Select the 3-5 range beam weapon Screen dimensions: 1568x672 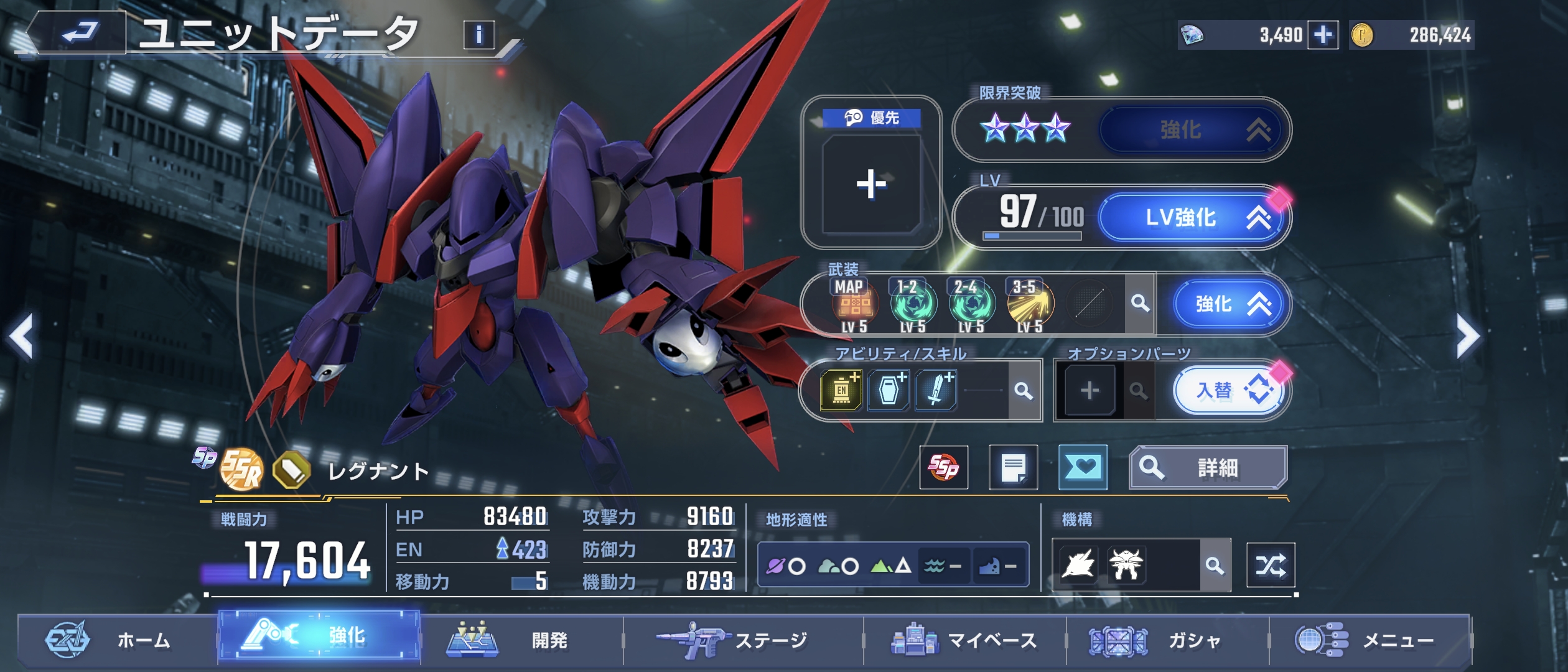[1030, 304]
